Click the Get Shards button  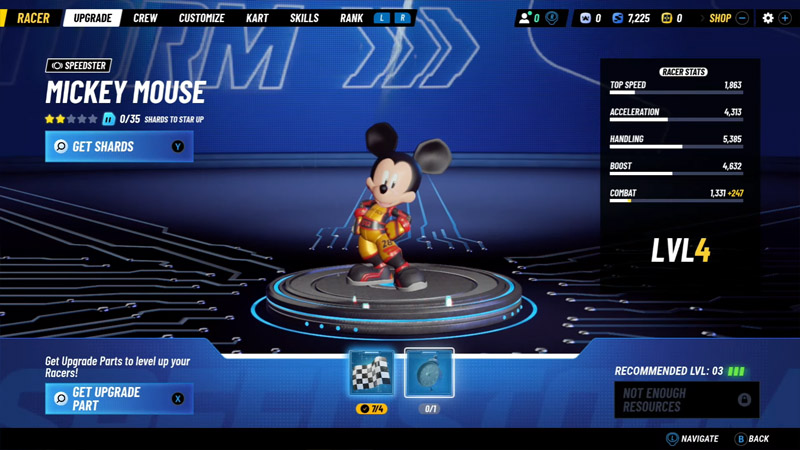[x=119, y=146]
